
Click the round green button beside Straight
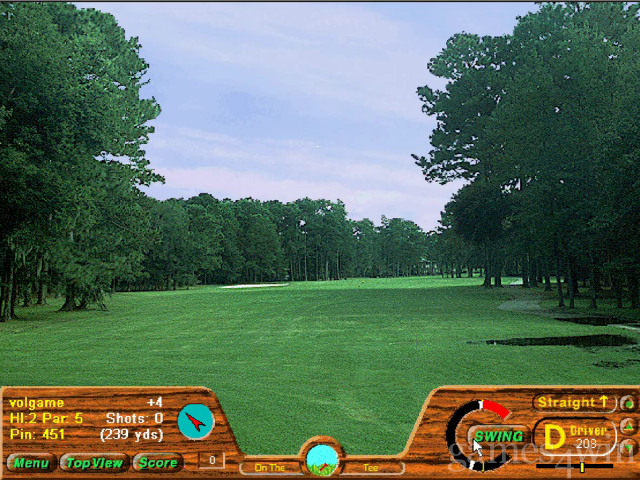tap(627, 403)
